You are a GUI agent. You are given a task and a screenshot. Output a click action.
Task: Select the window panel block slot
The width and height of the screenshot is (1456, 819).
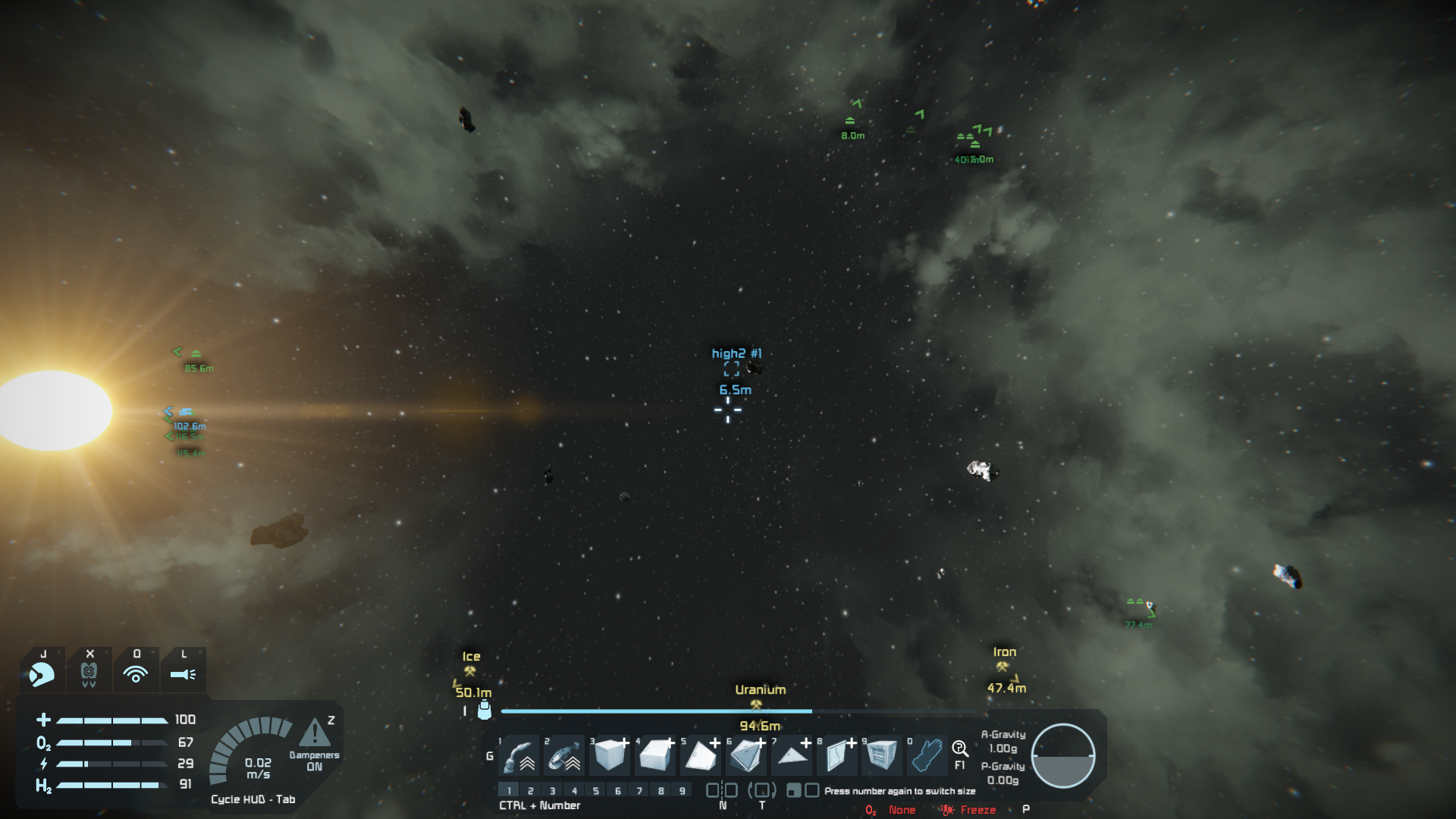[837, 755]
